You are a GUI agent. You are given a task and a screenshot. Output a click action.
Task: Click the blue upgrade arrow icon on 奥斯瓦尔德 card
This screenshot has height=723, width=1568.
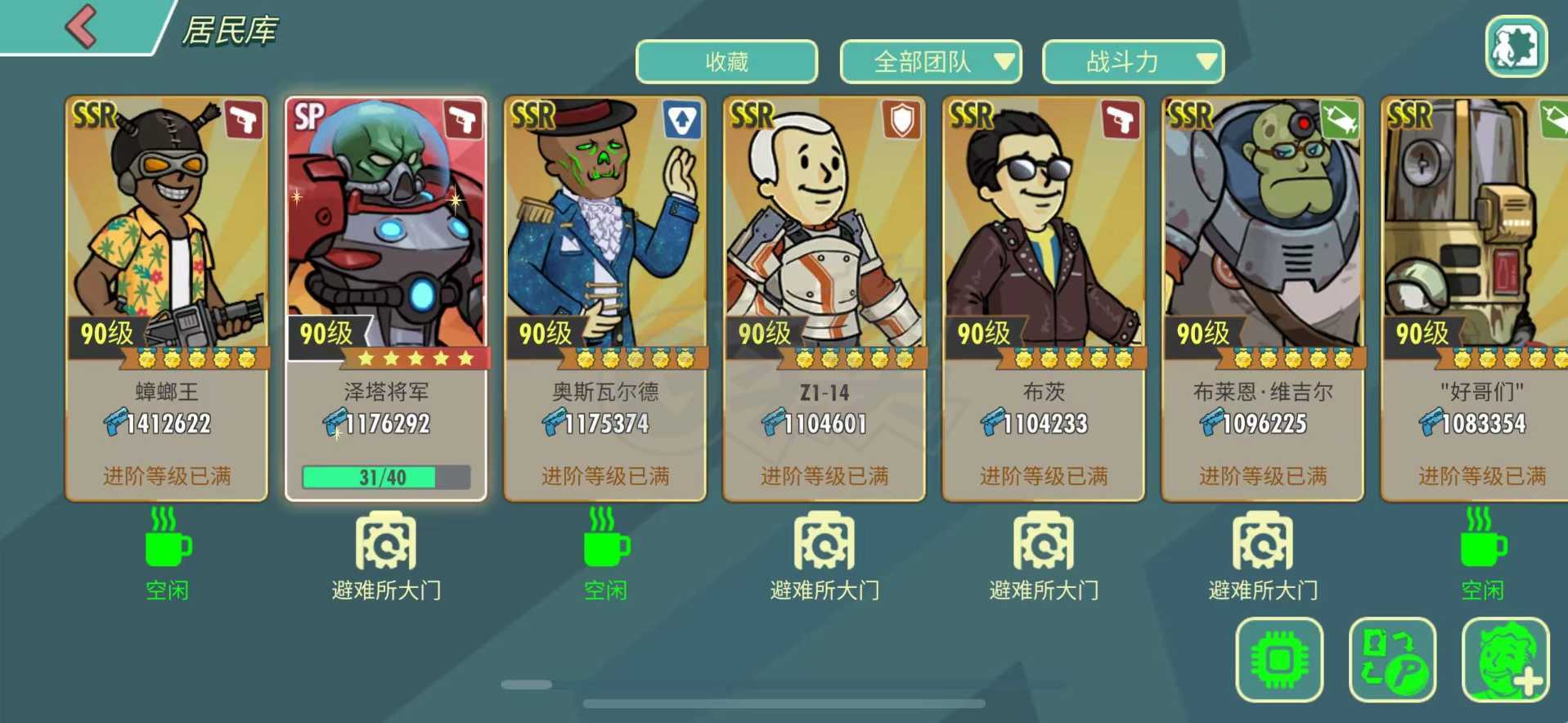coord(684,119)
